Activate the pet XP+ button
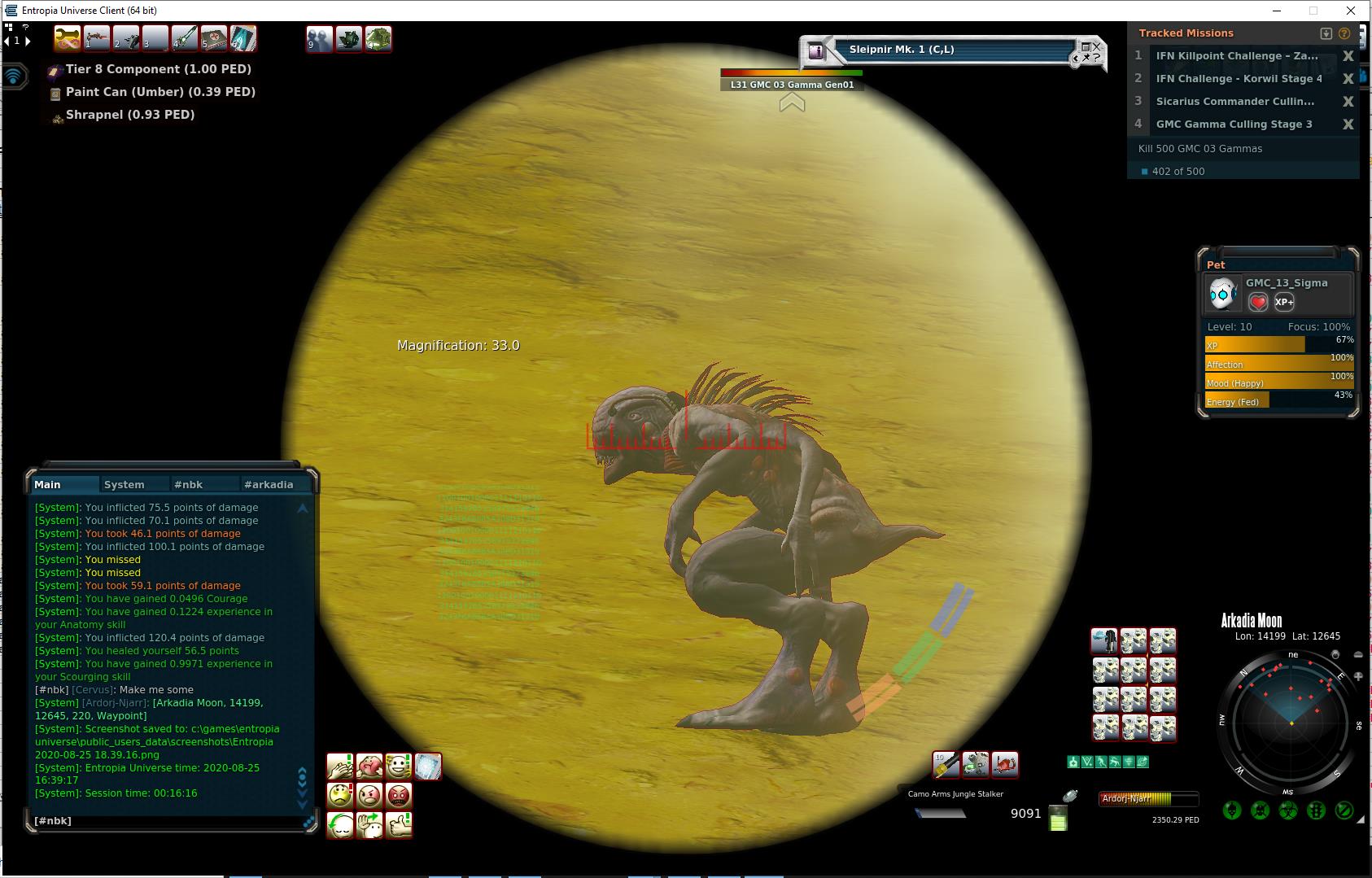Screen dimensions: 1372x878 coord(1284,302)
